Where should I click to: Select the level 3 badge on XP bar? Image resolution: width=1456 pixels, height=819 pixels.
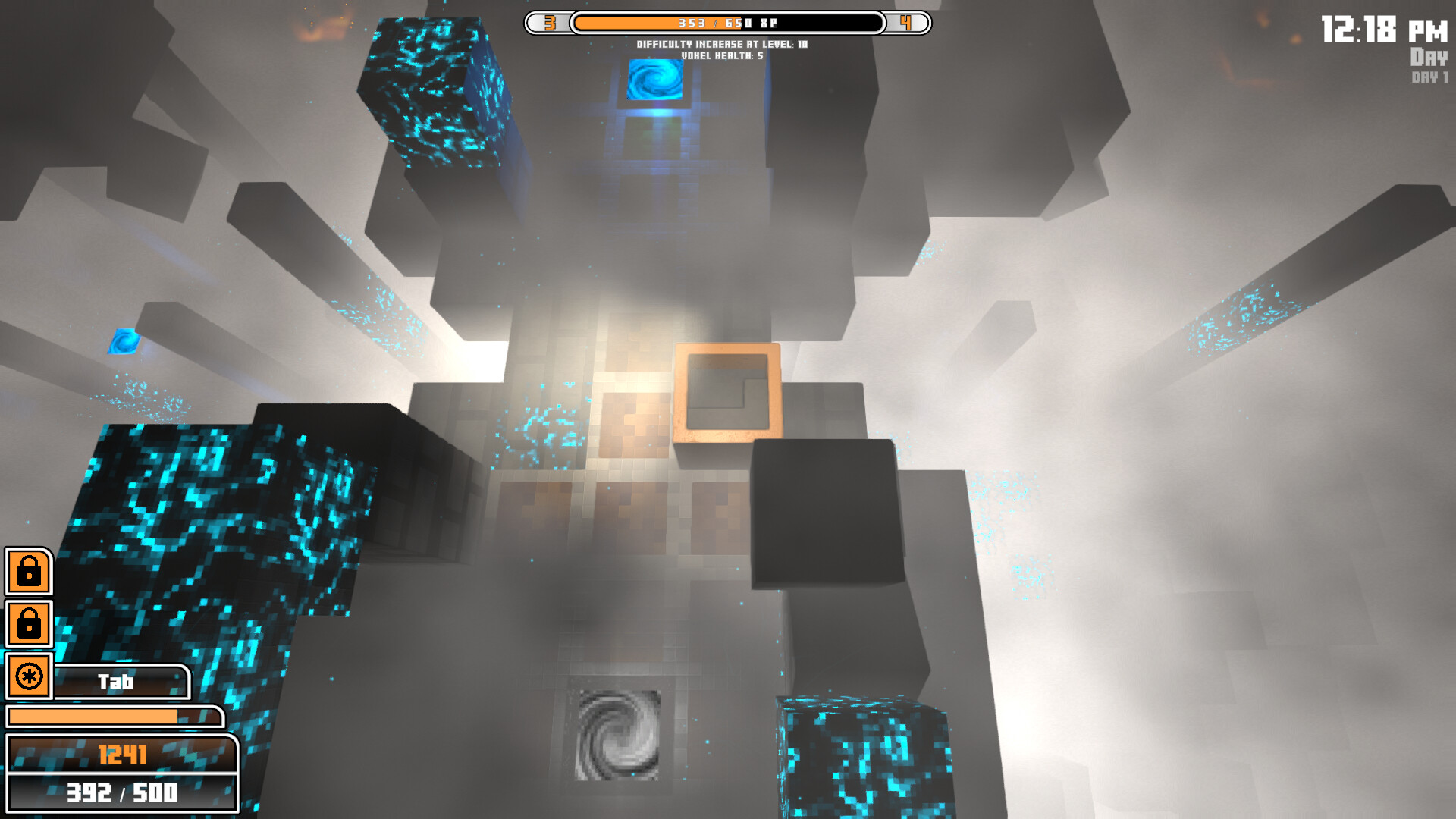pos(551,23)
